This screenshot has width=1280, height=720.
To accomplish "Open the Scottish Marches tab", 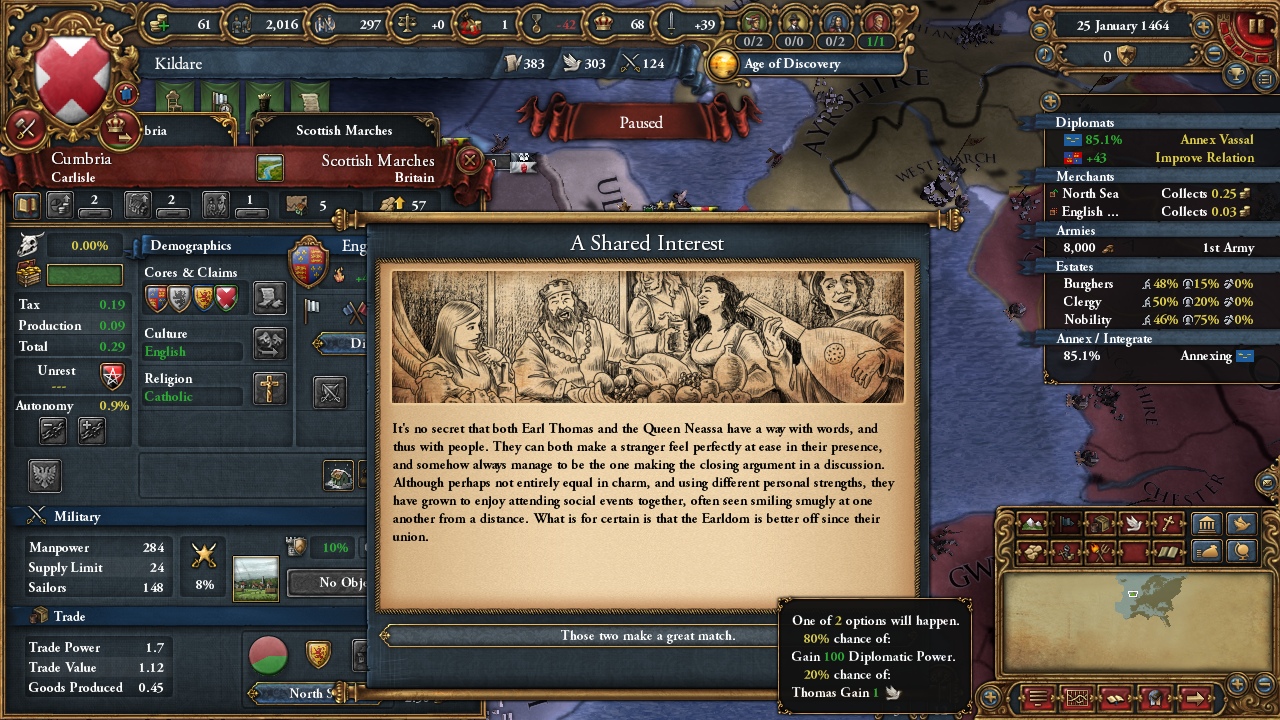I will (343, 131).
